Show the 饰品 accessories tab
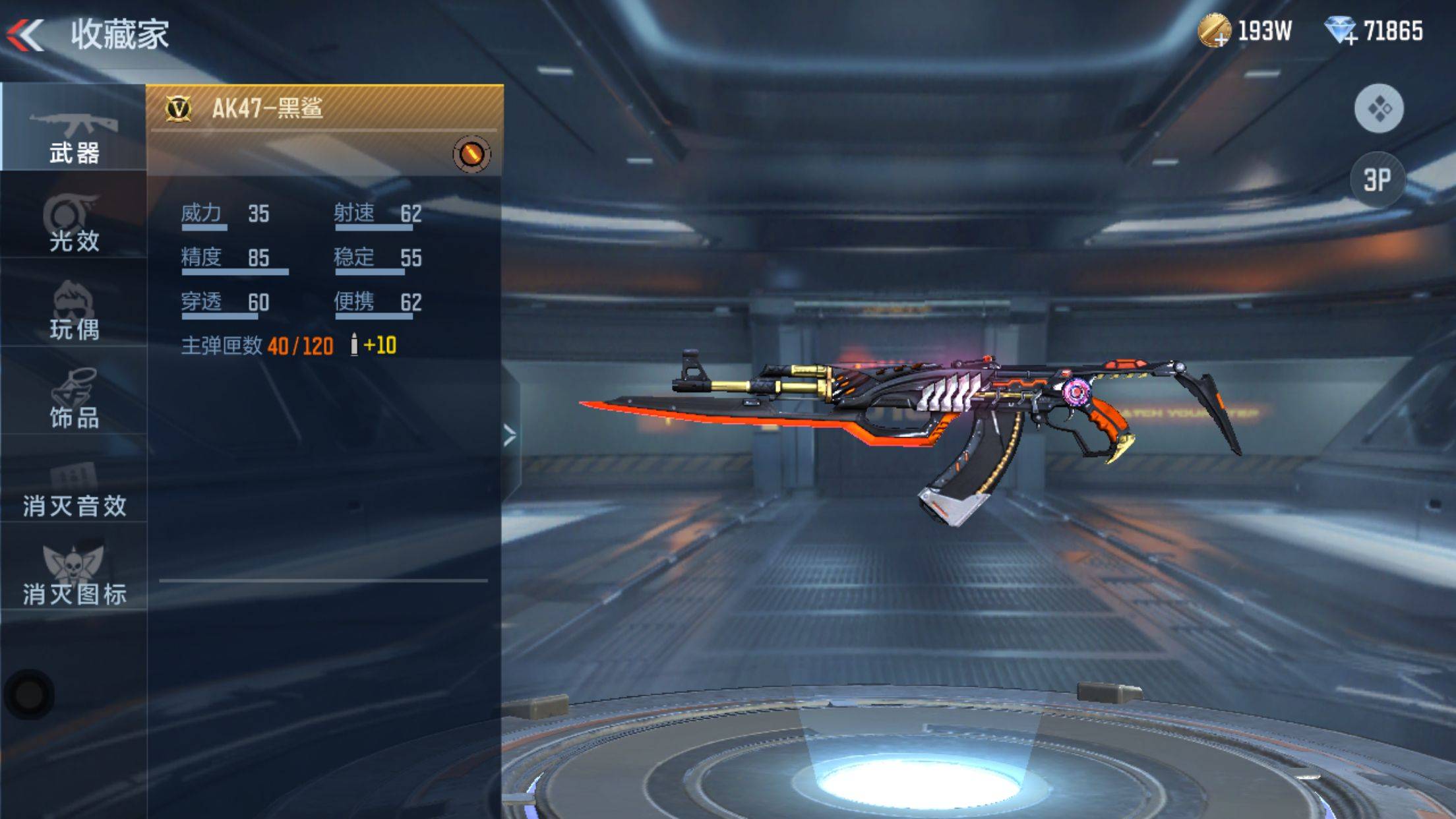The width and height of the screenshot is (1456, 819). pos(73,399)
